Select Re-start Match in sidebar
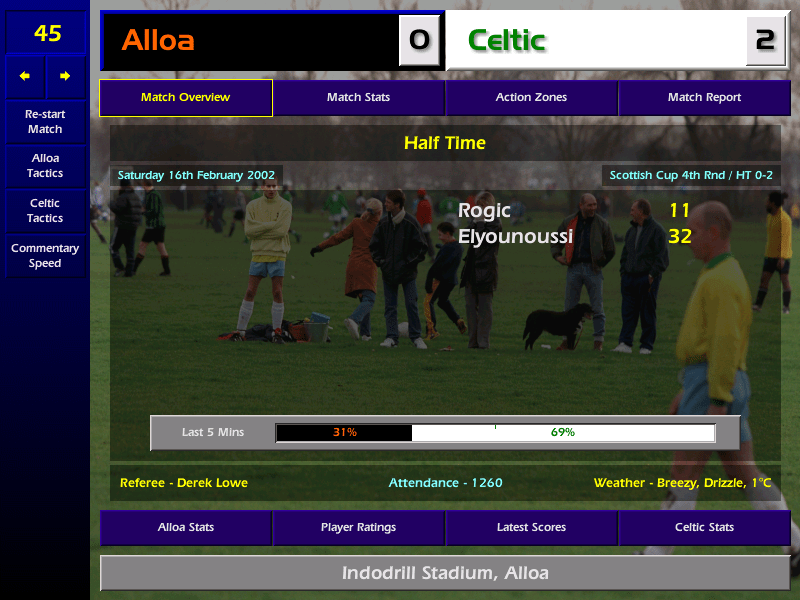Viewport: 800px width, 600px height. click(45, 121)
